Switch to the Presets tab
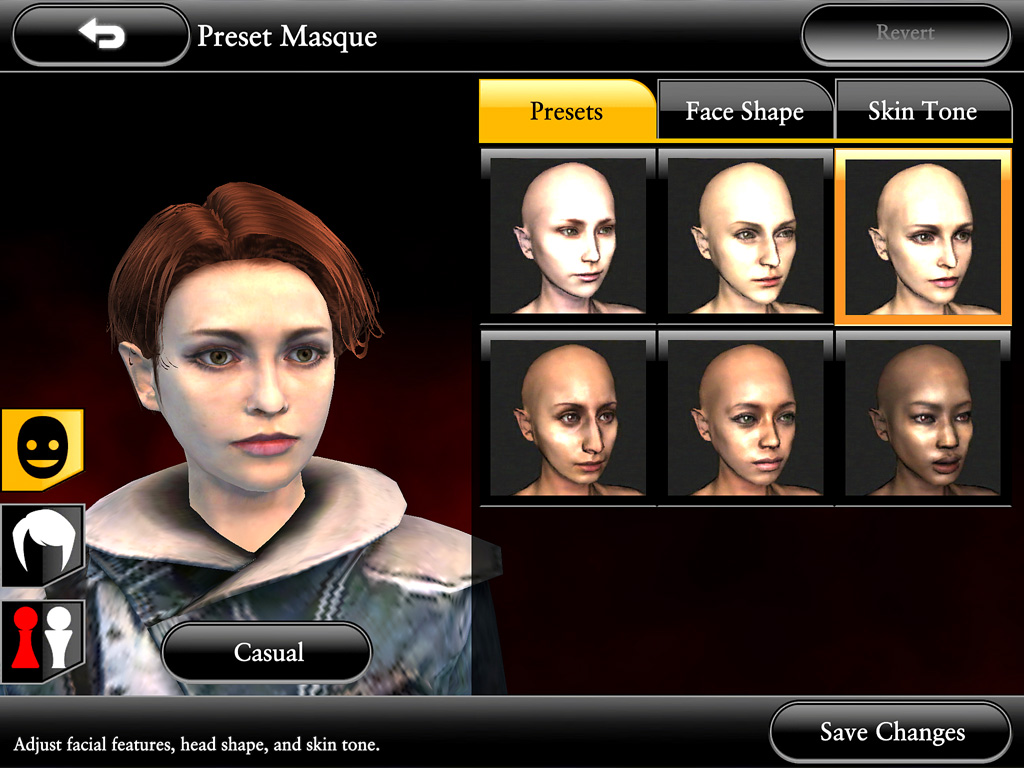Viewport: 1024px width, 768px height. tap(566, 111)
